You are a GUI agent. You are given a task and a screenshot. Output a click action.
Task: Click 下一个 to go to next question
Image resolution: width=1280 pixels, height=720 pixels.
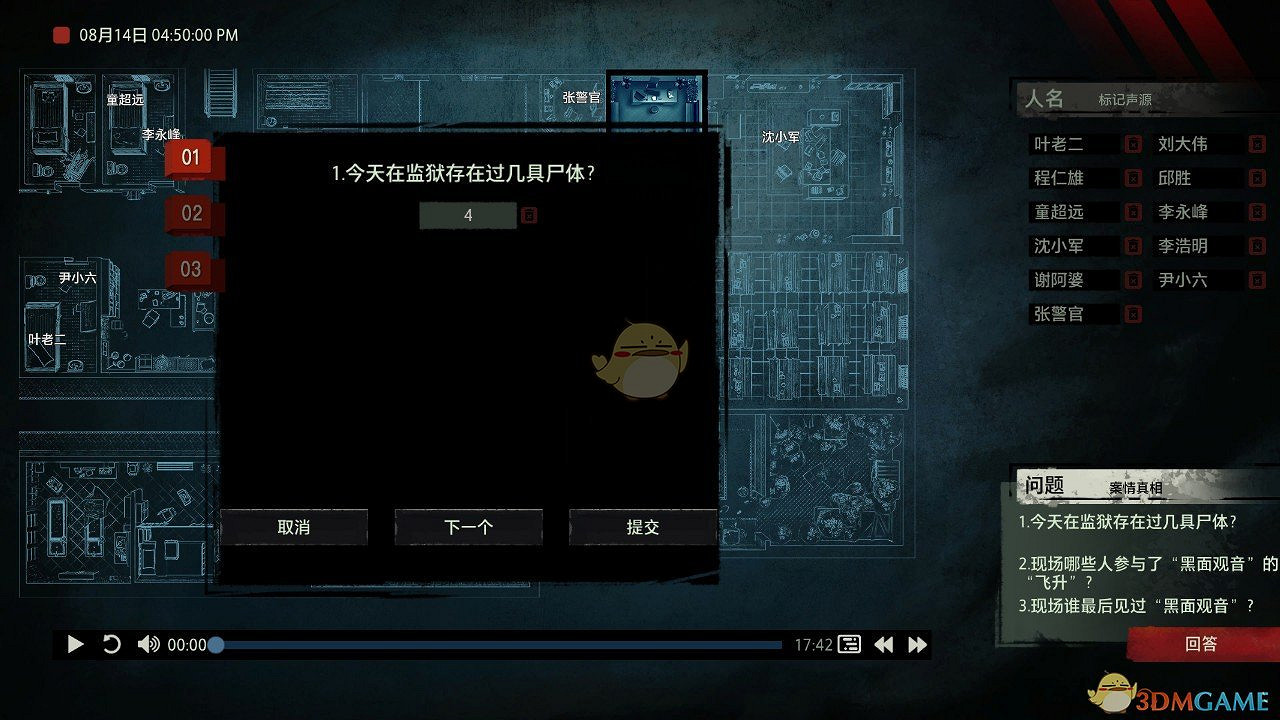[468, 527]
